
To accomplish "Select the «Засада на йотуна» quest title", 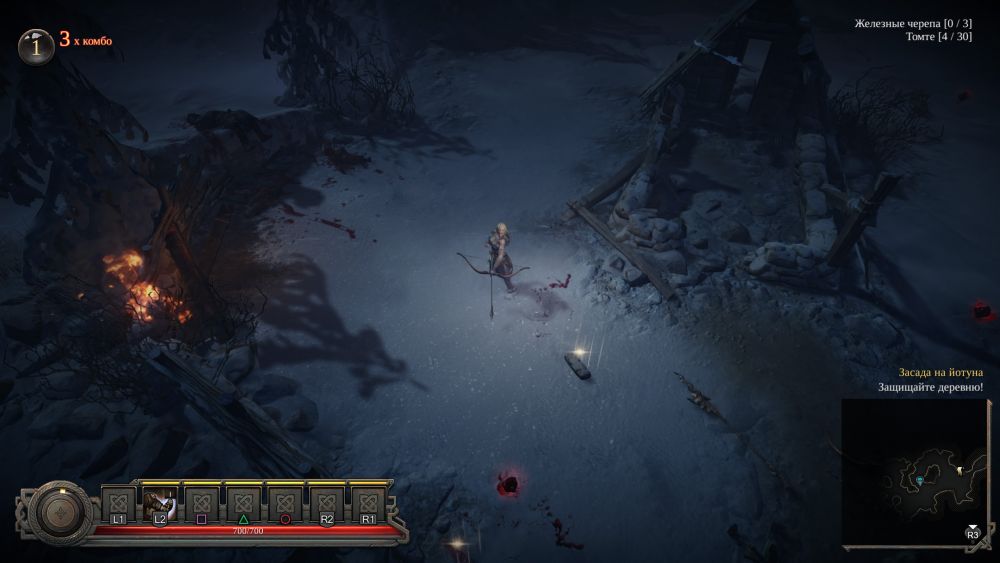I will point(934,372).
